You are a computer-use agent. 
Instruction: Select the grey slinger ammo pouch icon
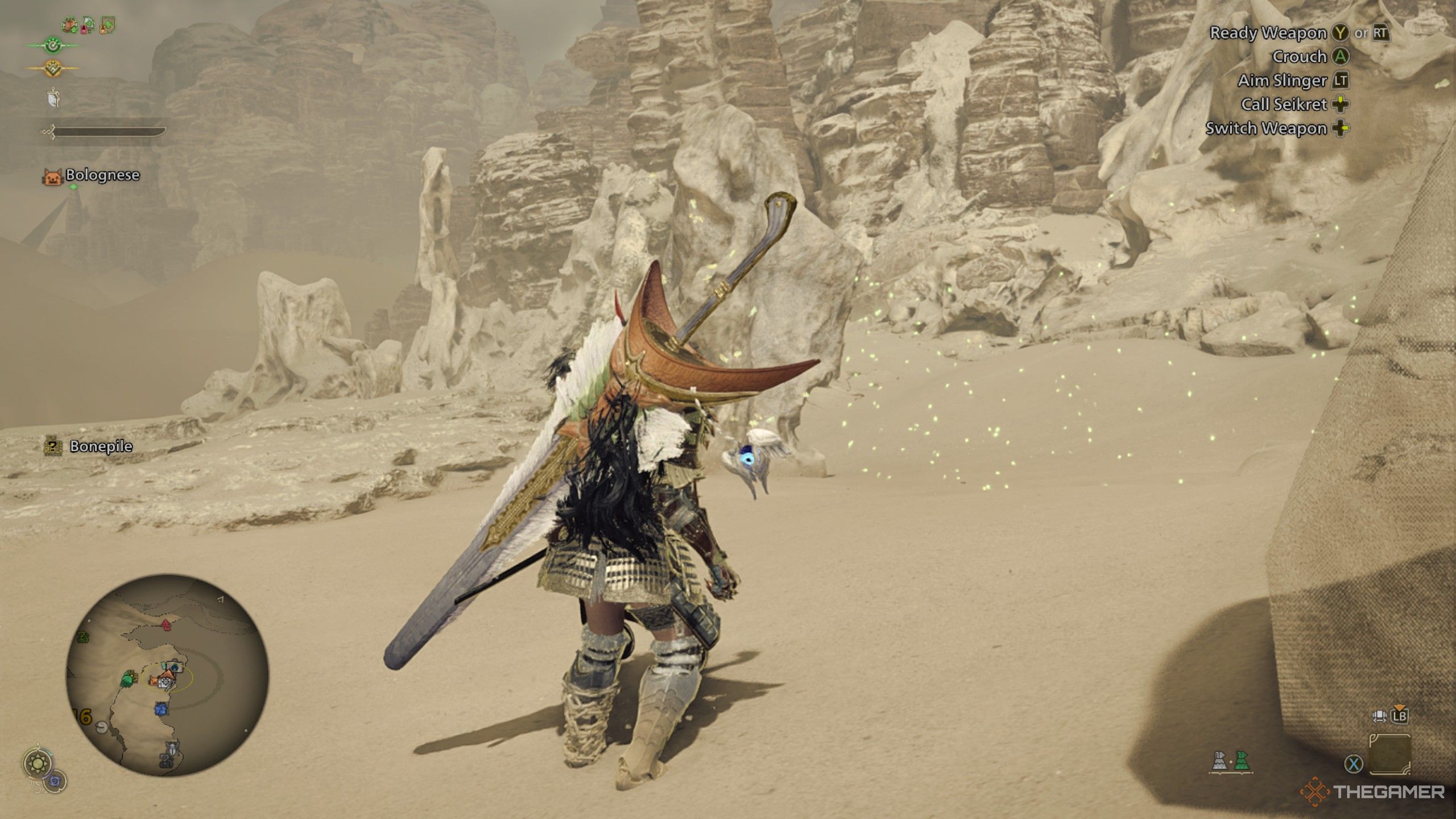pos(1220,762)
